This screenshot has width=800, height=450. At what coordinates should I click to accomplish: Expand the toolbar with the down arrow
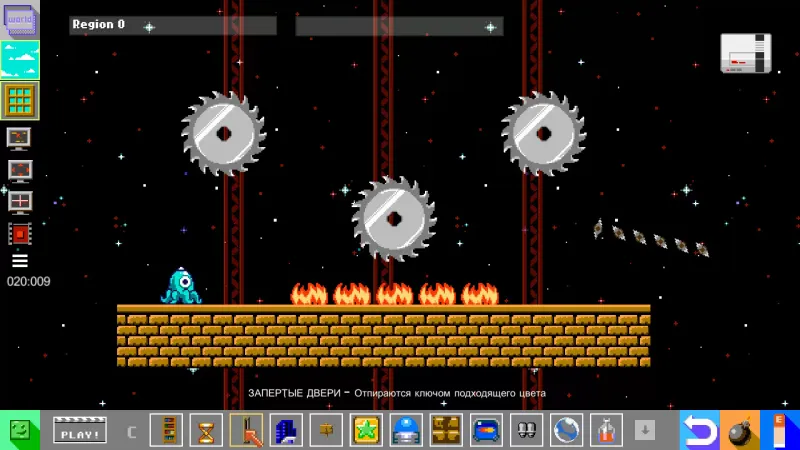(x=645, y=430)
